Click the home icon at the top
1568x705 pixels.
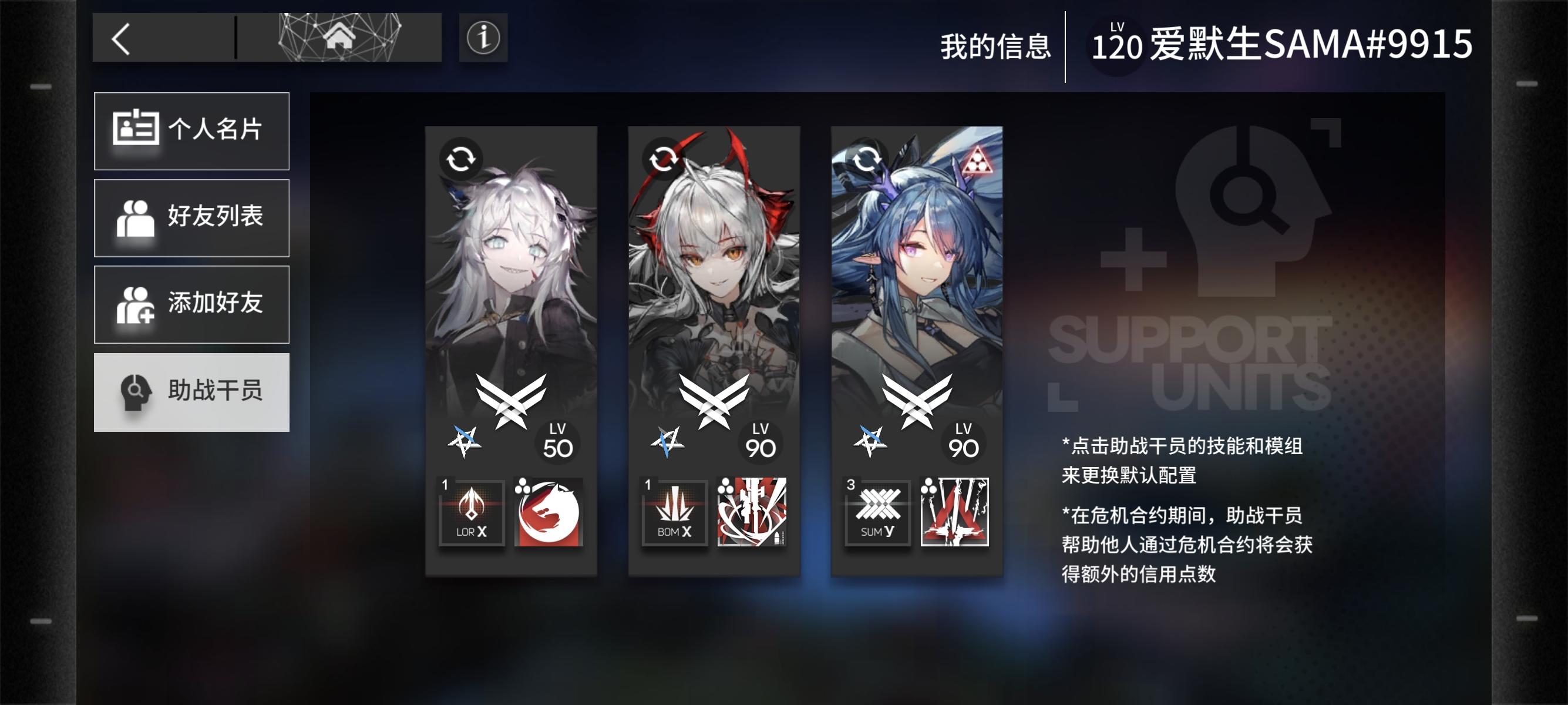click(339, 38)
